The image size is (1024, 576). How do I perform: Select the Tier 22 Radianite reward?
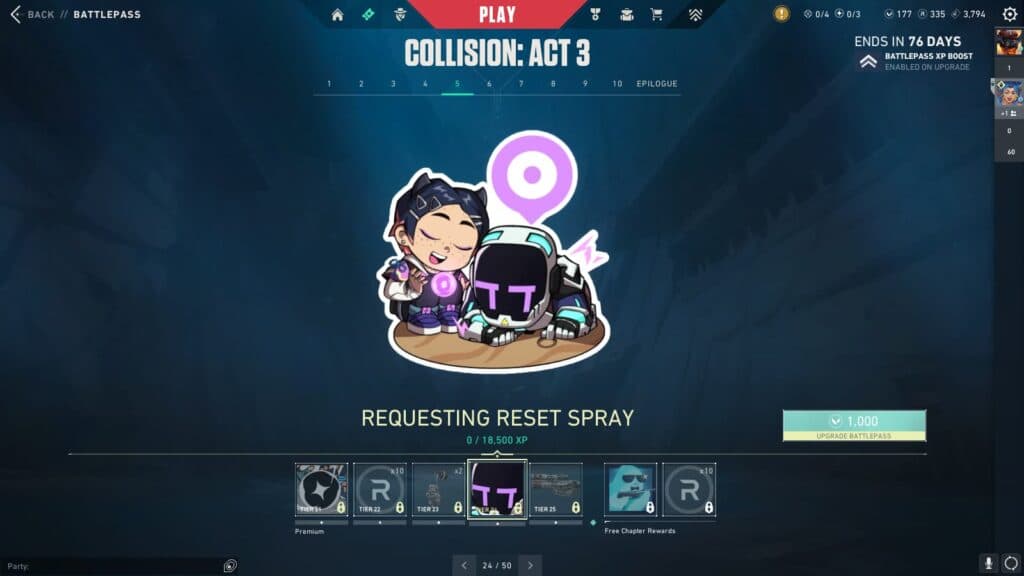(x=380, y=490)
